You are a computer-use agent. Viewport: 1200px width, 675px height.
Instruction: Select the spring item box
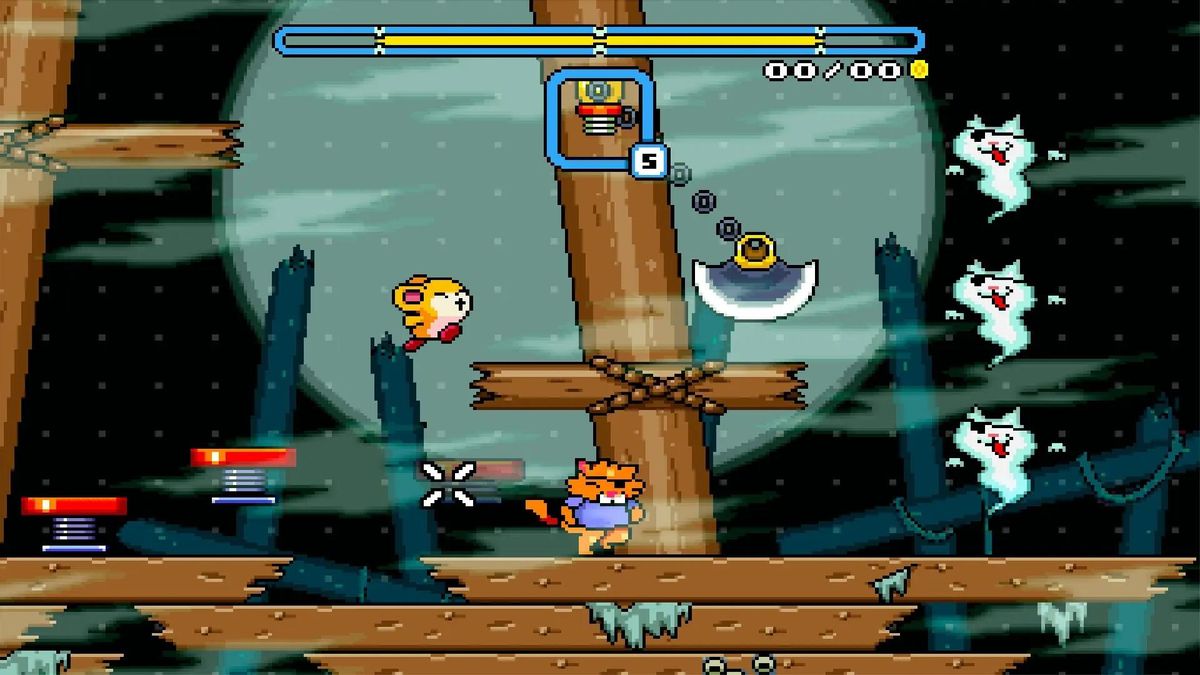click(599, 115)
